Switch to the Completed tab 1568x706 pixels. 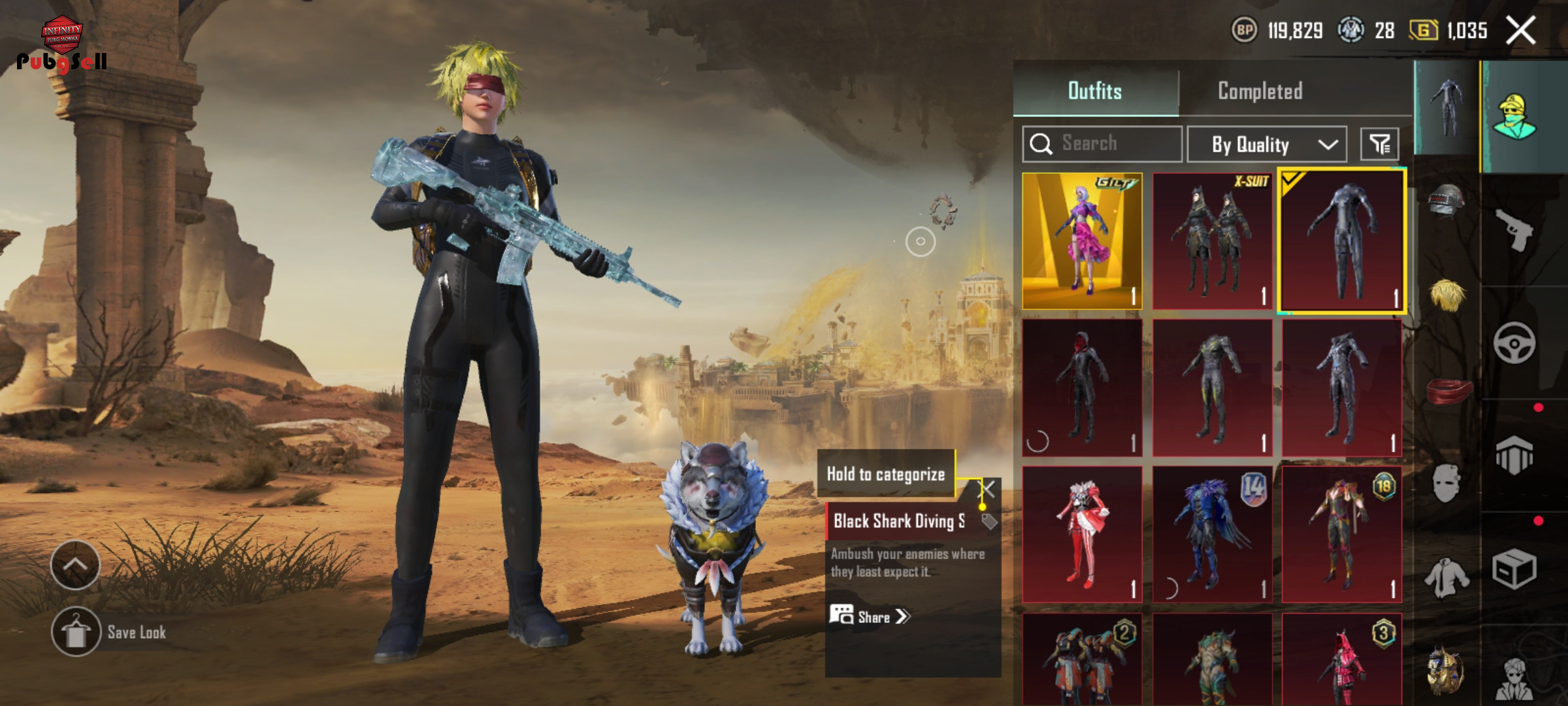[x=1260, y=91]
